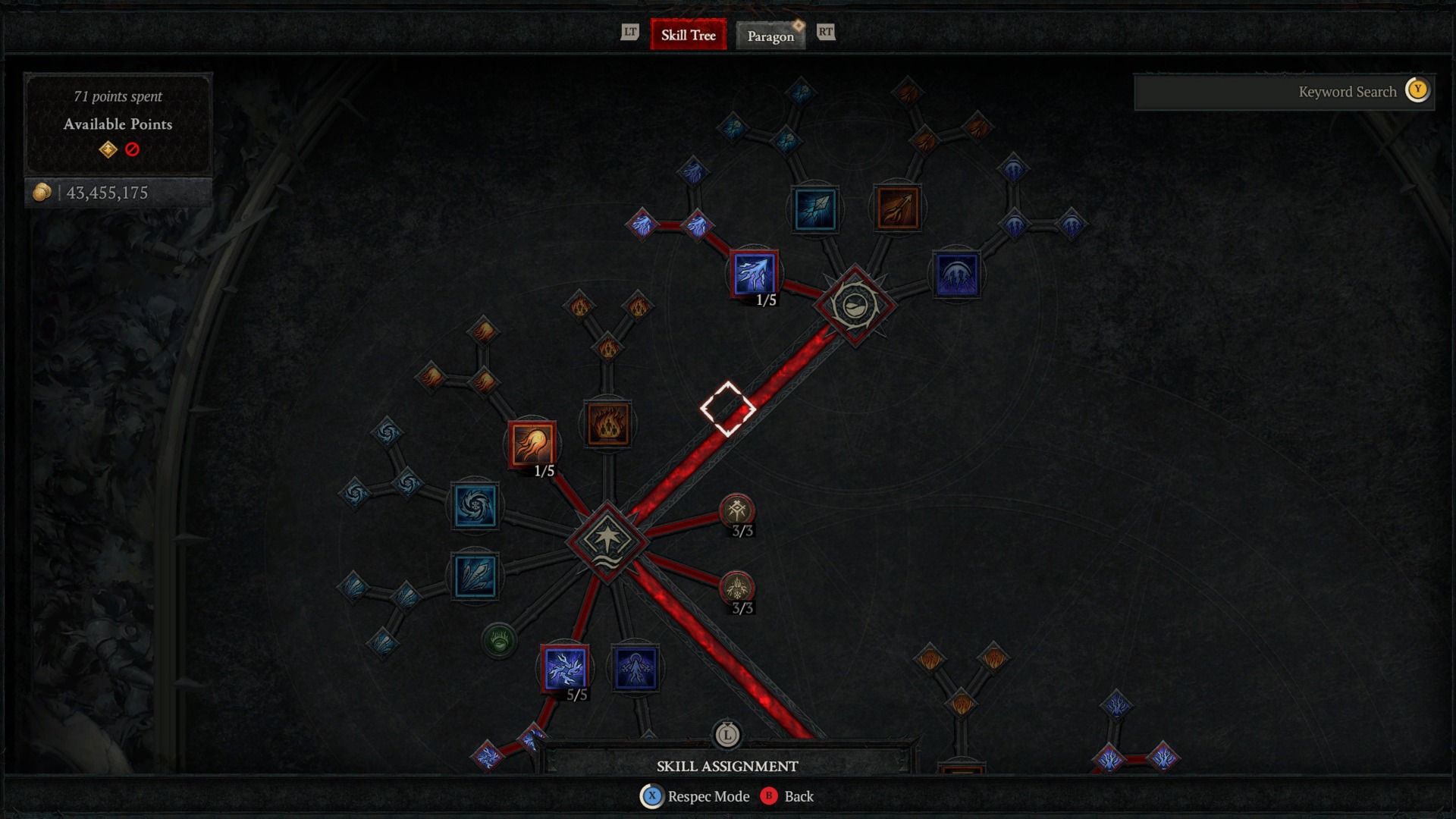Viewport: 1456px width, 819px height.
Task: Click the white diamond marker on the red path
Action: click(x=730, y=408)
